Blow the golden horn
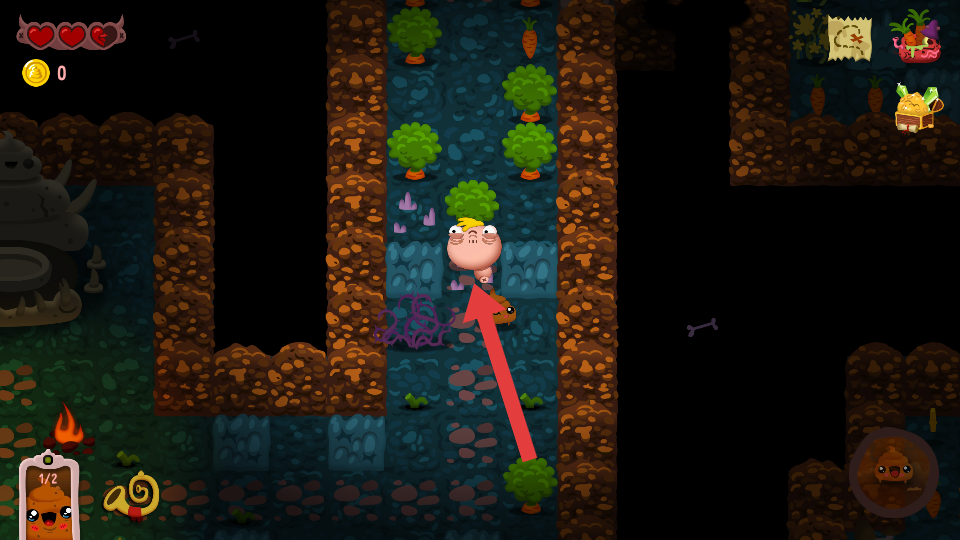This screenshot has height=540, width=960. [x=133, y=494]
